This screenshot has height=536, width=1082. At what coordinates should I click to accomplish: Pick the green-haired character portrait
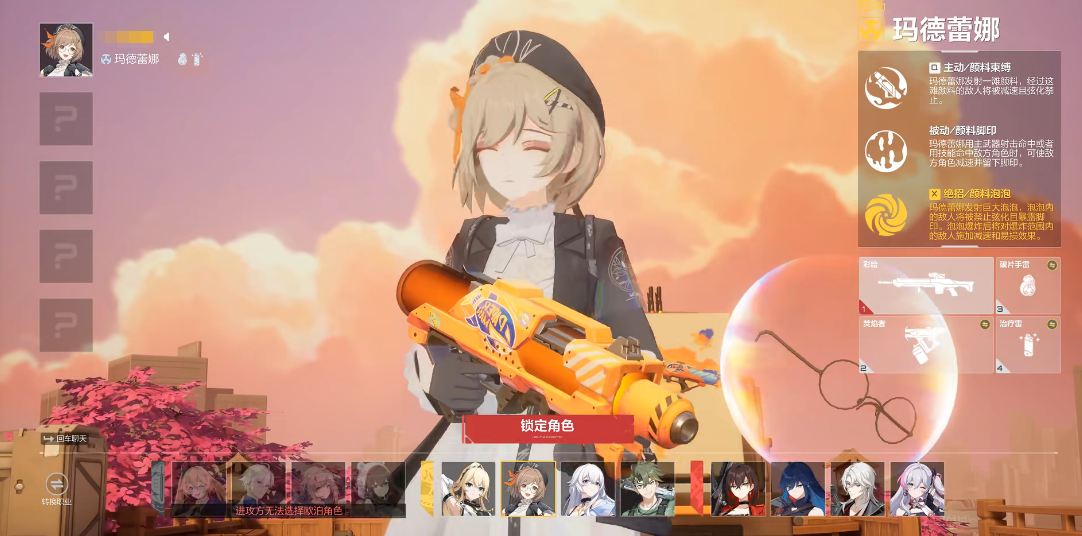tap(647, 488)
